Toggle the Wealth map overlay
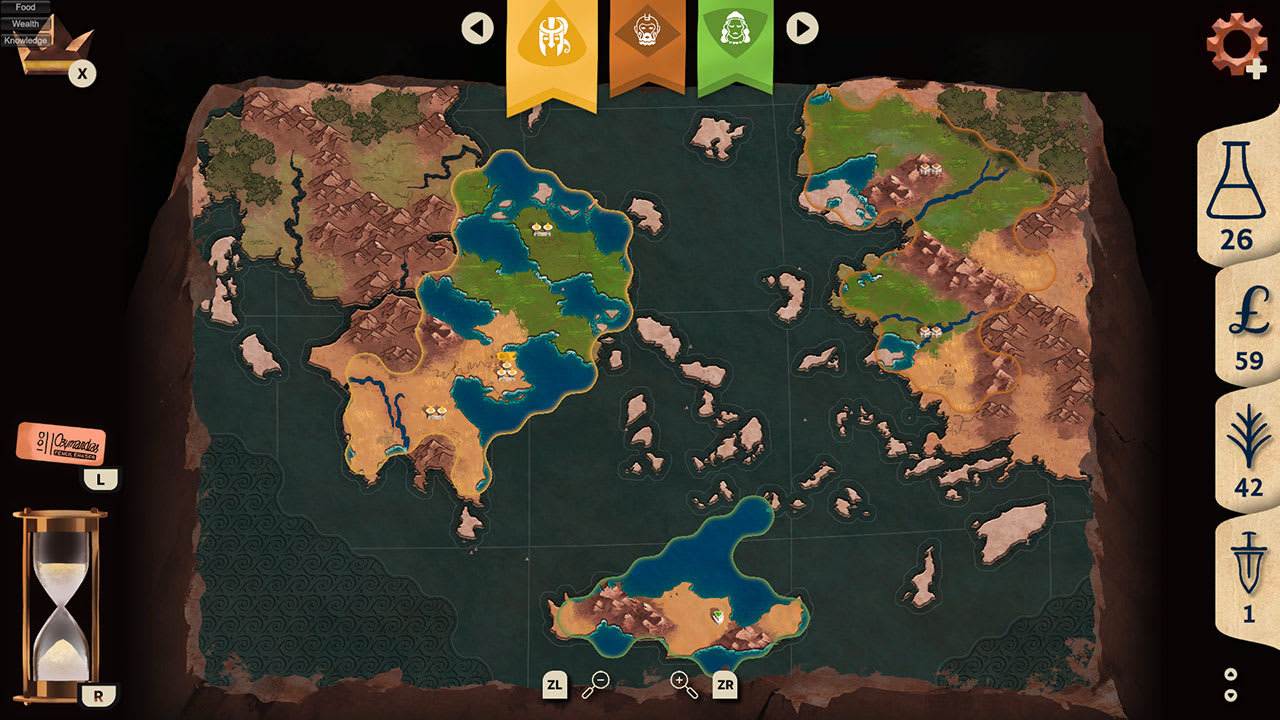This screenshot has height=720, width=1280. [24, 22]
